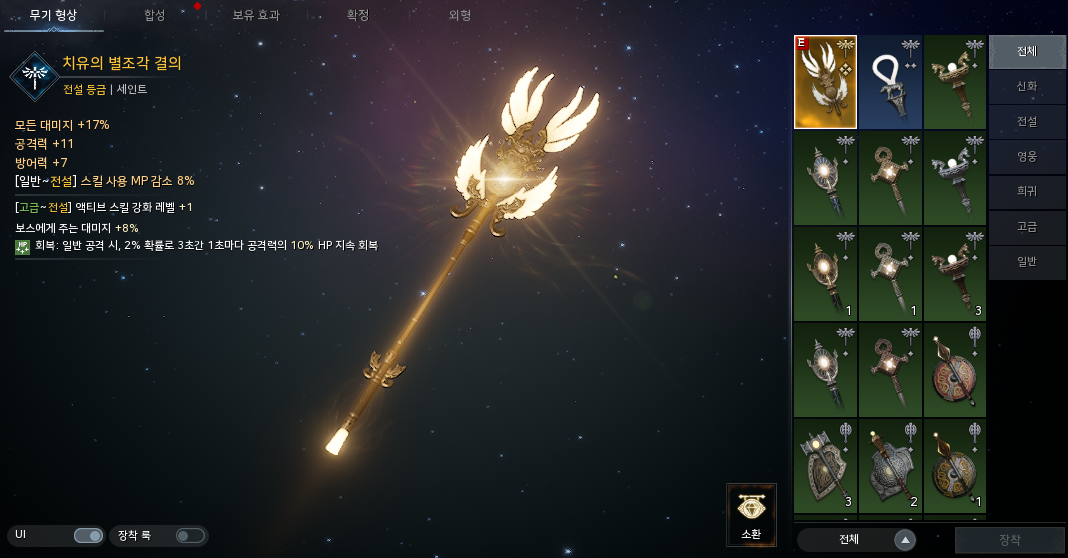Image resolution: width=1068 pixels, height=558 pixels.
Task: Open the 전체 dropdown below the grid
Action: click(857, 540)
